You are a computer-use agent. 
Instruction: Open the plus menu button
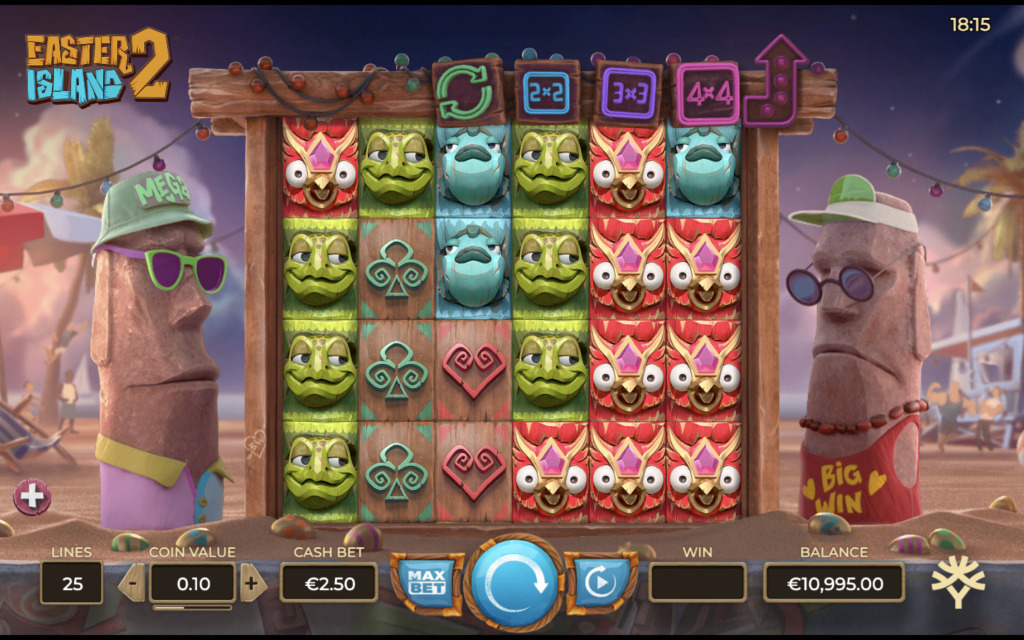tap(31, 497)
